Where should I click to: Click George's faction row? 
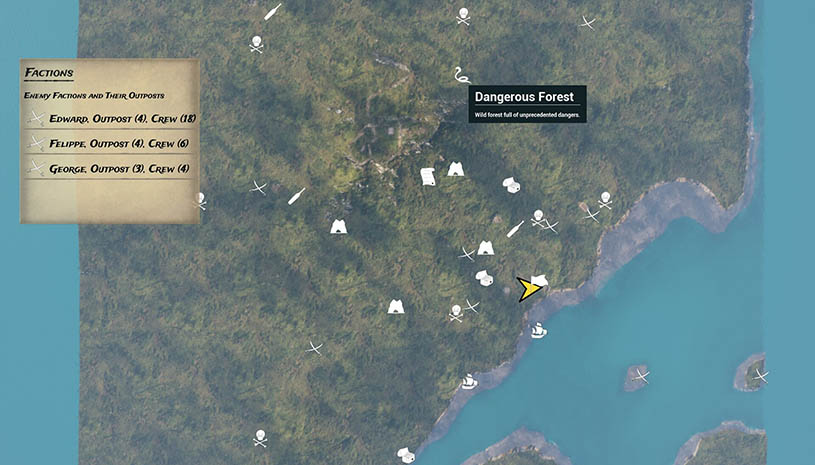[x=110, y=169]
